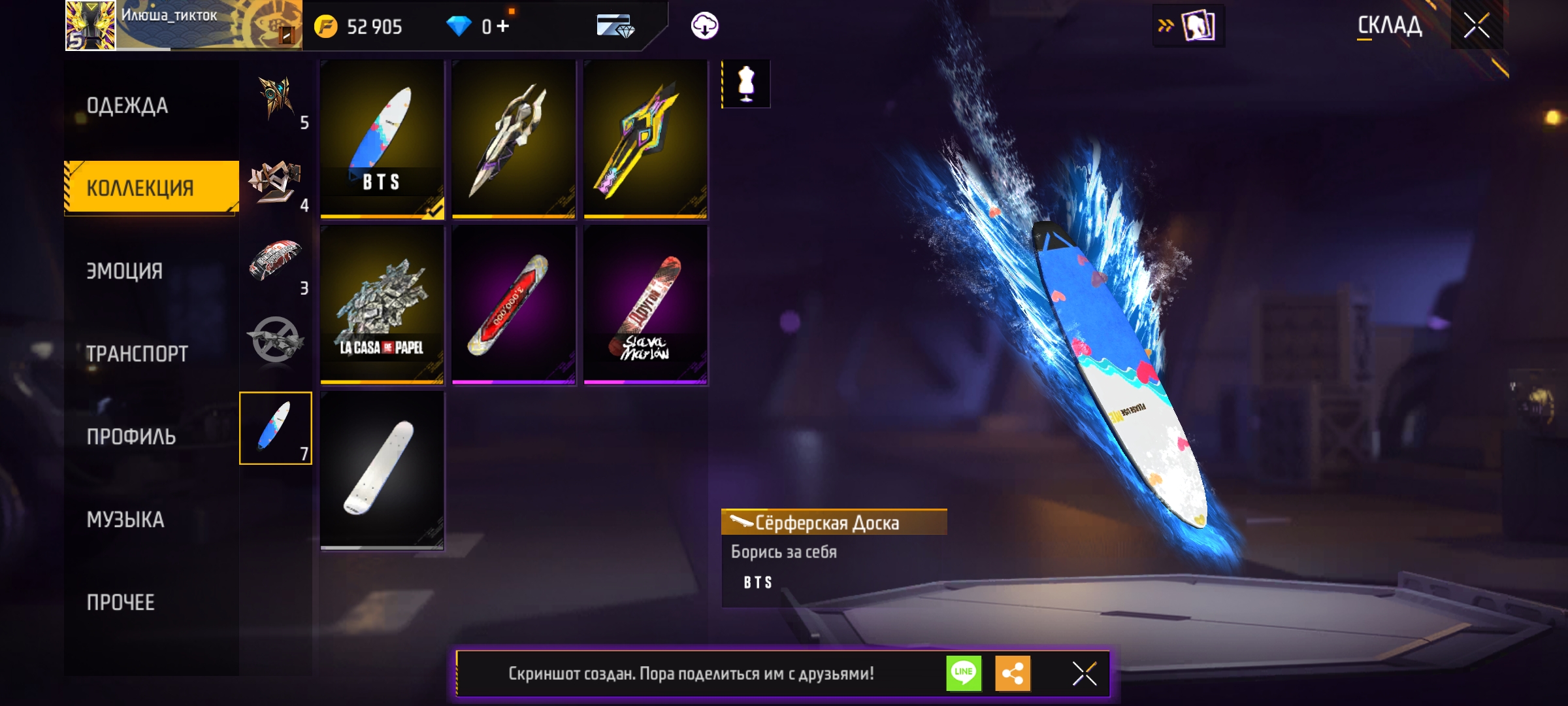Open the parachute subcategory with 3 items
This screenshot has height=706, width=1568.
pyautogui.click(x=276, y=263)
